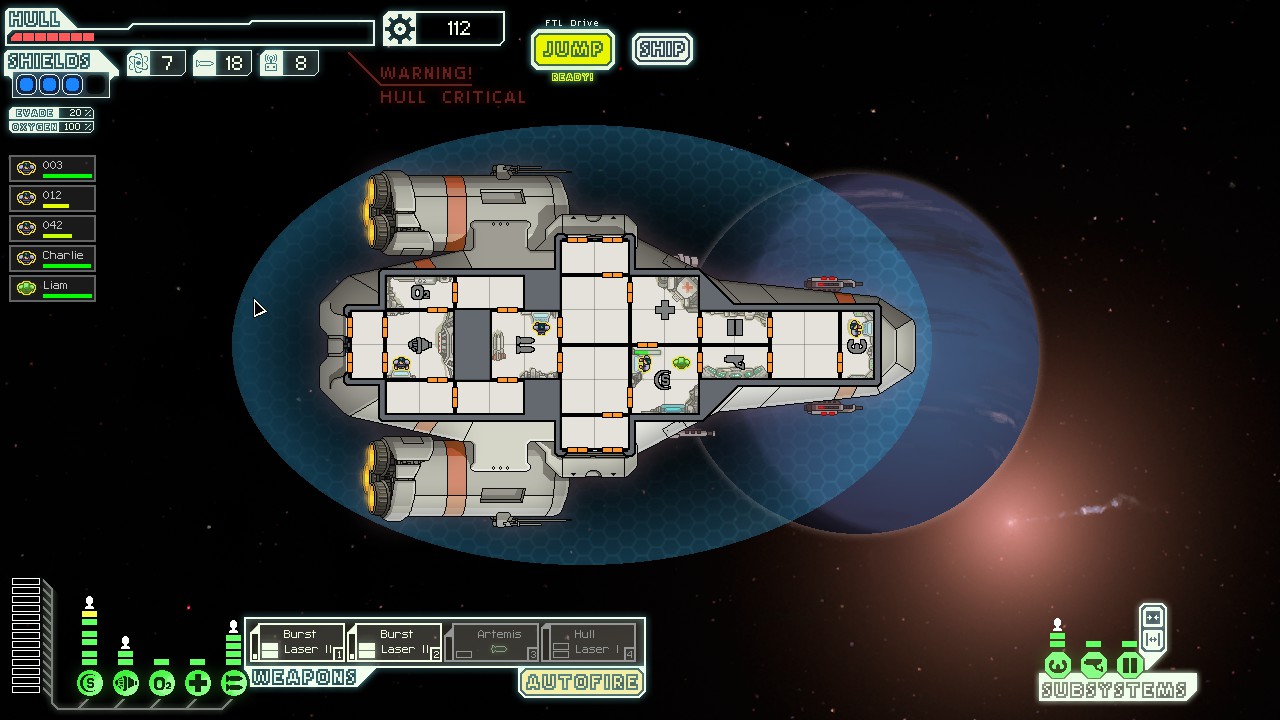This screenshot has width=1280, height=720.
Task: Power the Hull Laser weapon slot
Action: point(590,642)
